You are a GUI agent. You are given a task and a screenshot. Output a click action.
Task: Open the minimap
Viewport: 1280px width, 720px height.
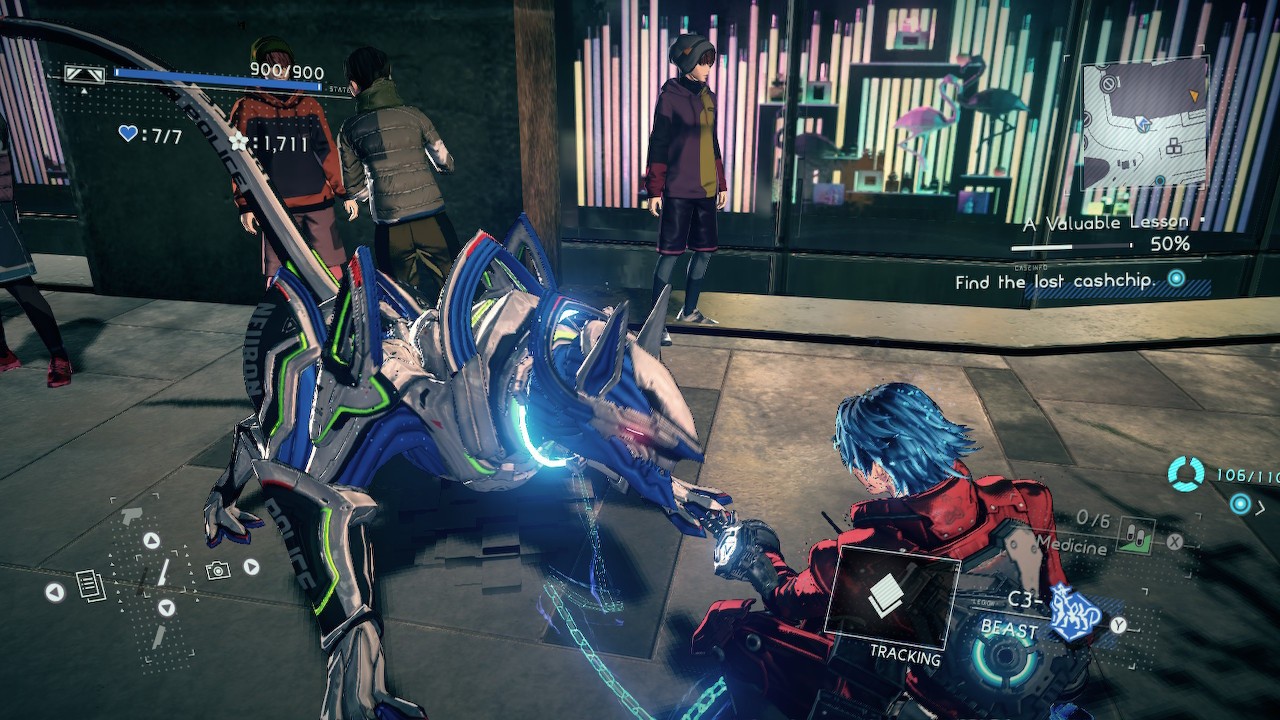[x=1144, y=123]
